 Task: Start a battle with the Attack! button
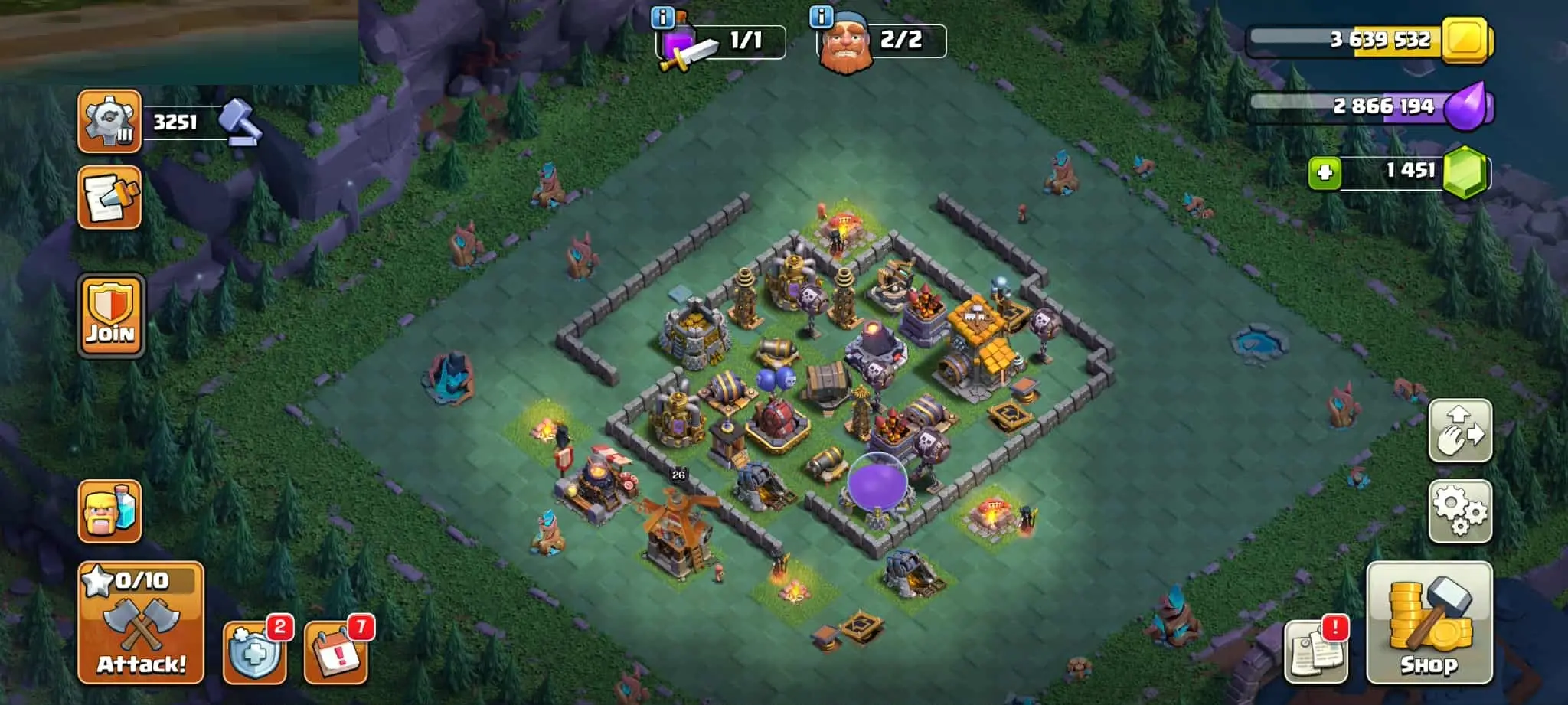141,622
